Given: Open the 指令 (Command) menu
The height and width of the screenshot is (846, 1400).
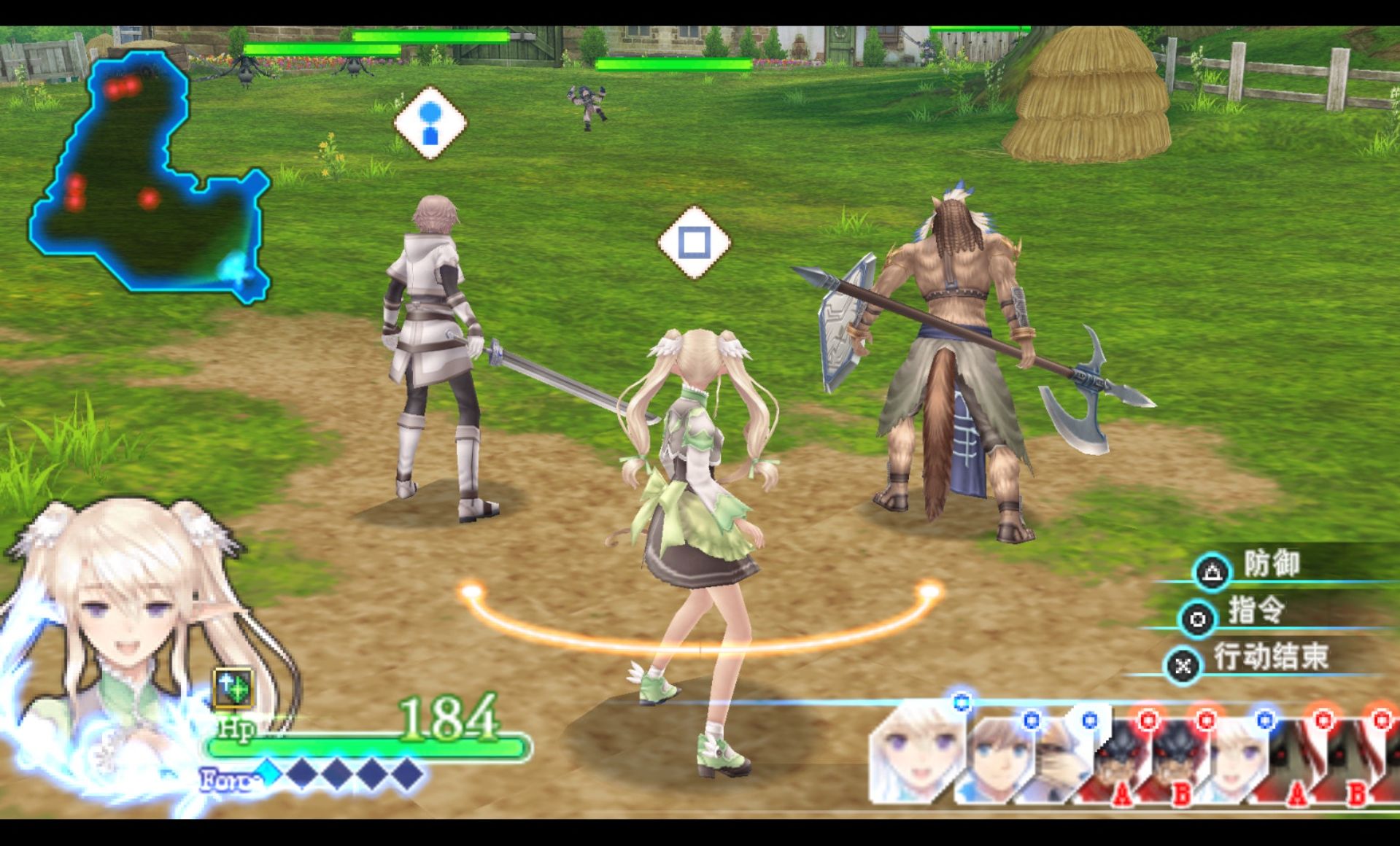Looking at the screenshot, I should [x=1255, y=611].
